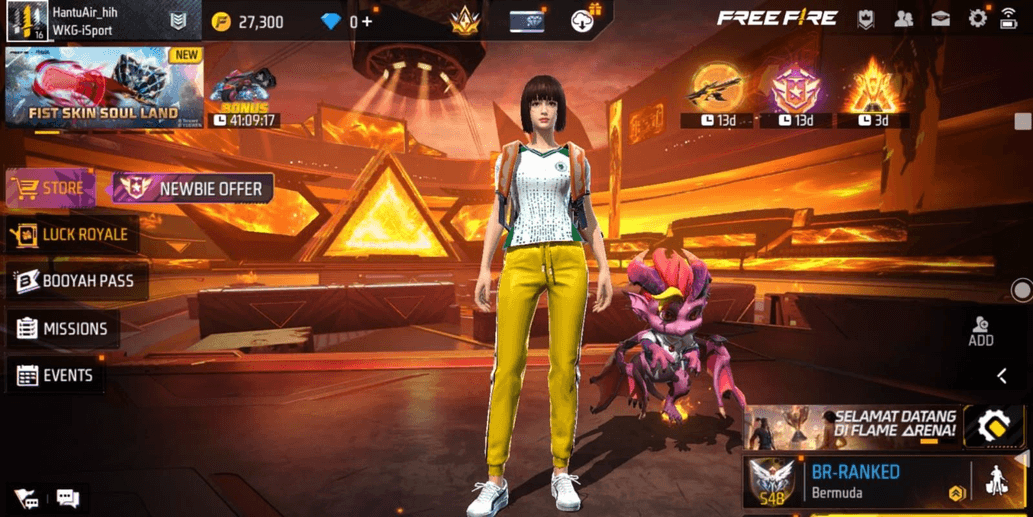Open the download center cloud icon
This screenshot has width=1033, height=517.
click(x=584, y=19)
